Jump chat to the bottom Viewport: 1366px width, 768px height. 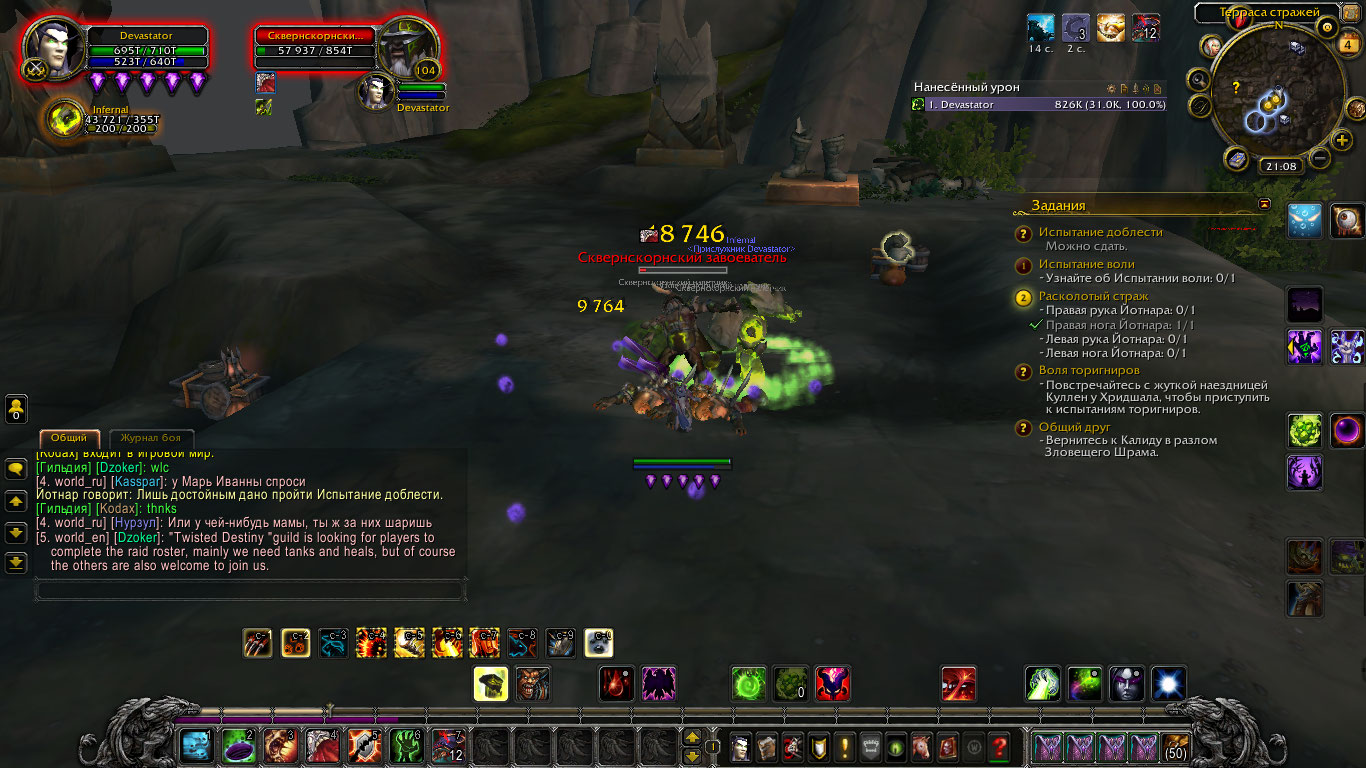point(16,563)
